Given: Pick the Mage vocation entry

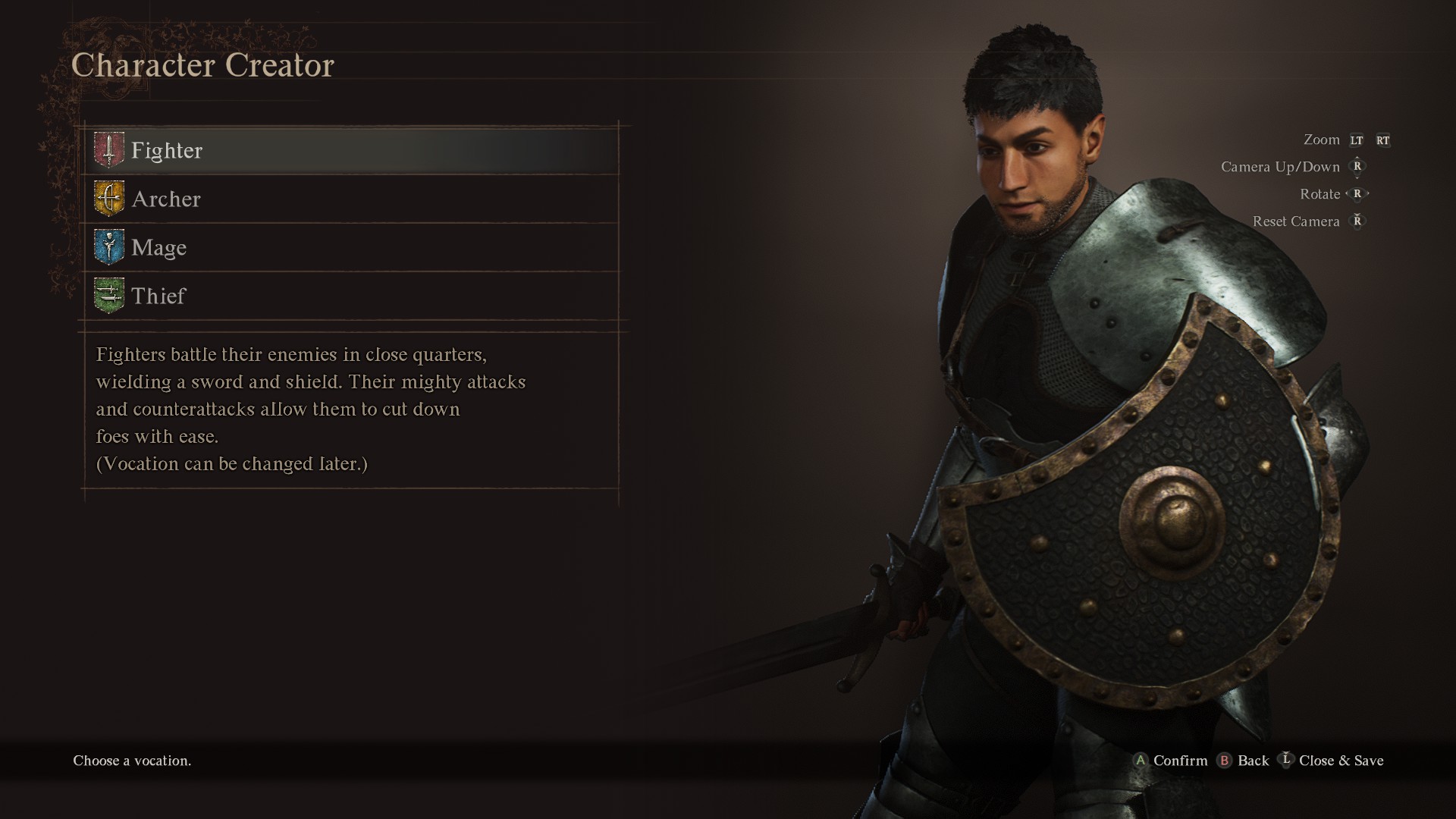Looking at the screenshot, I should click(158, 247).
